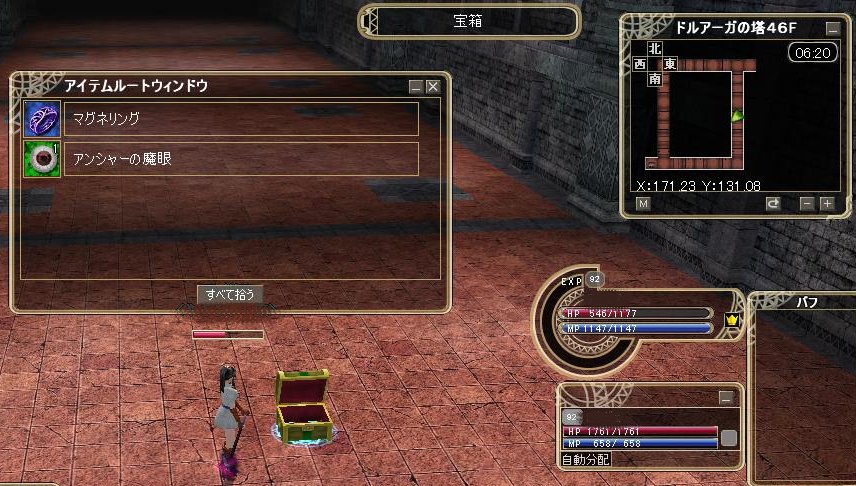Select the 宝箱 target name bar
This screenshot has width=856, height=486.
coord(469,21)
